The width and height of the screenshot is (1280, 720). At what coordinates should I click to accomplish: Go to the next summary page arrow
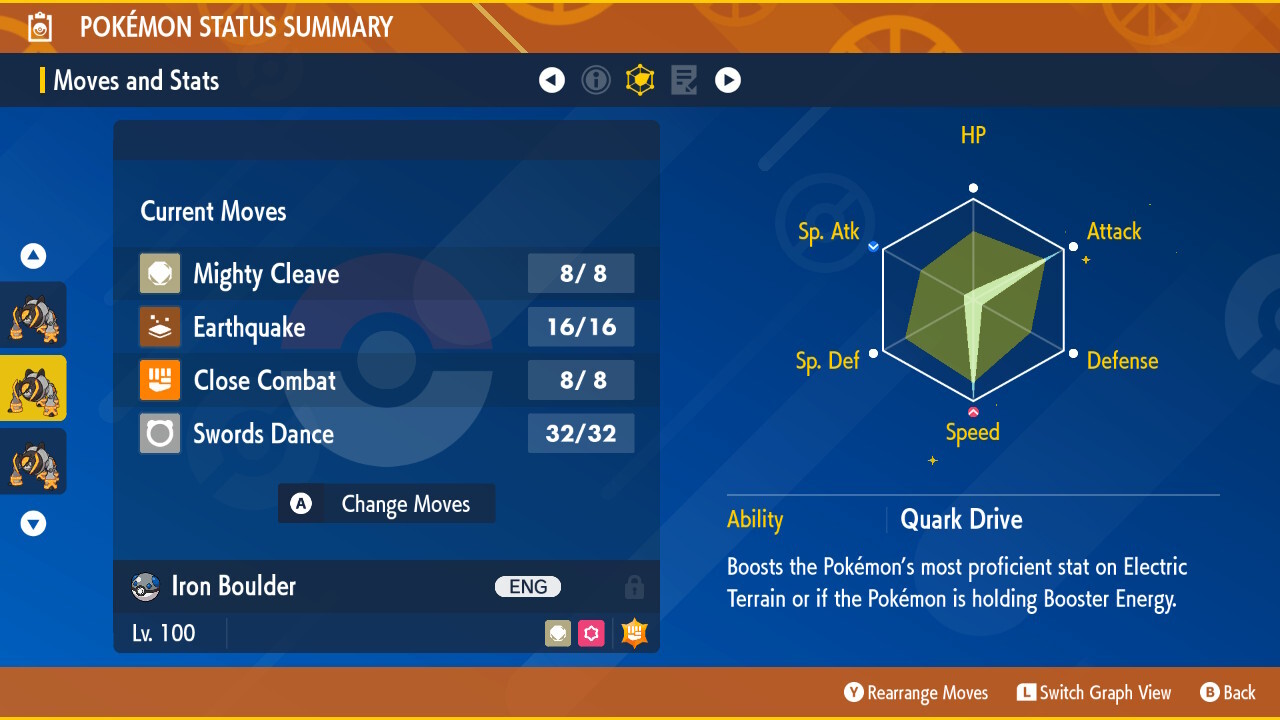[728, 80]
